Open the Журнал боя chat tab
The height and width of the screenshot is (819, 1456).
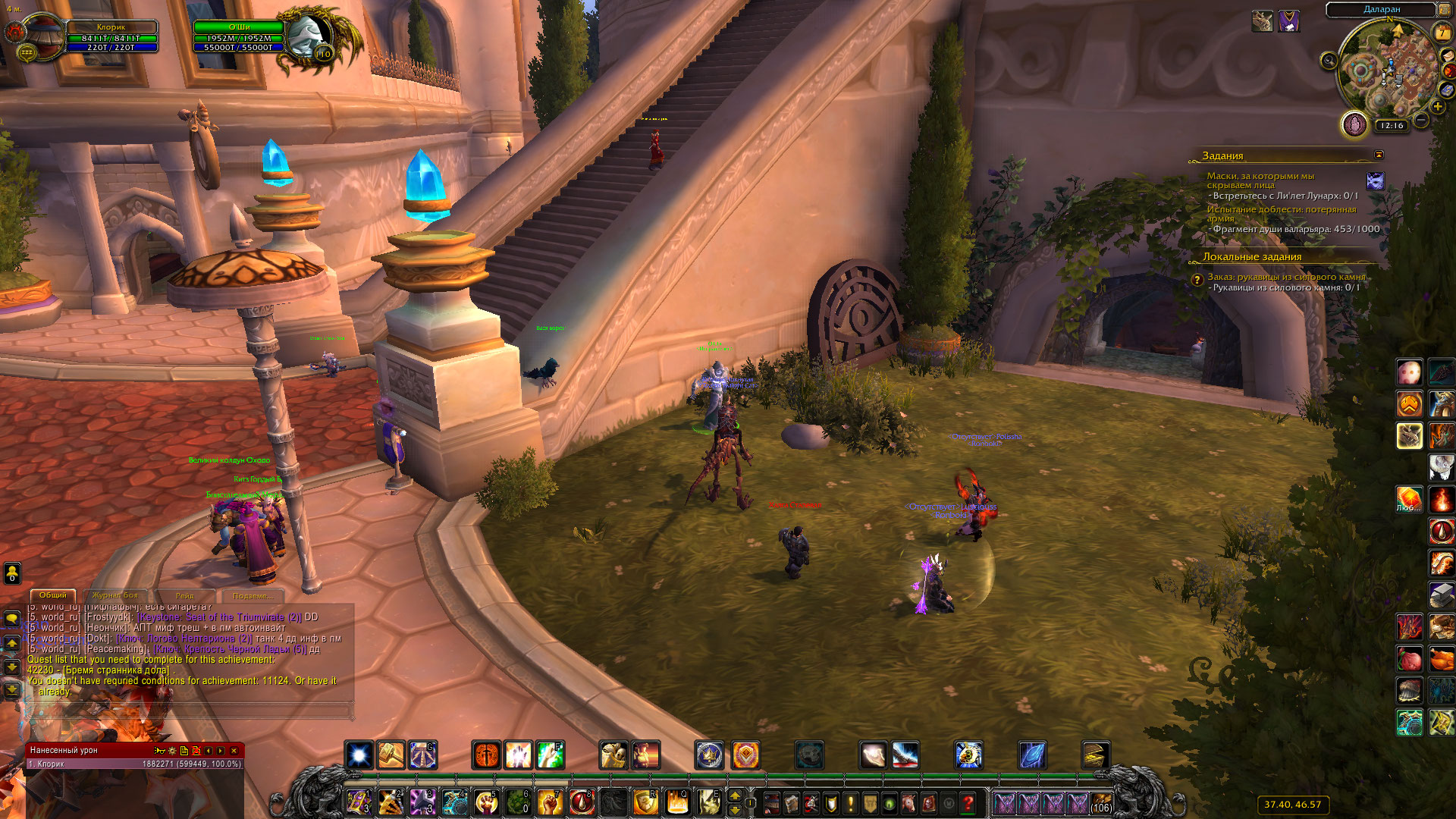point(115,595)
